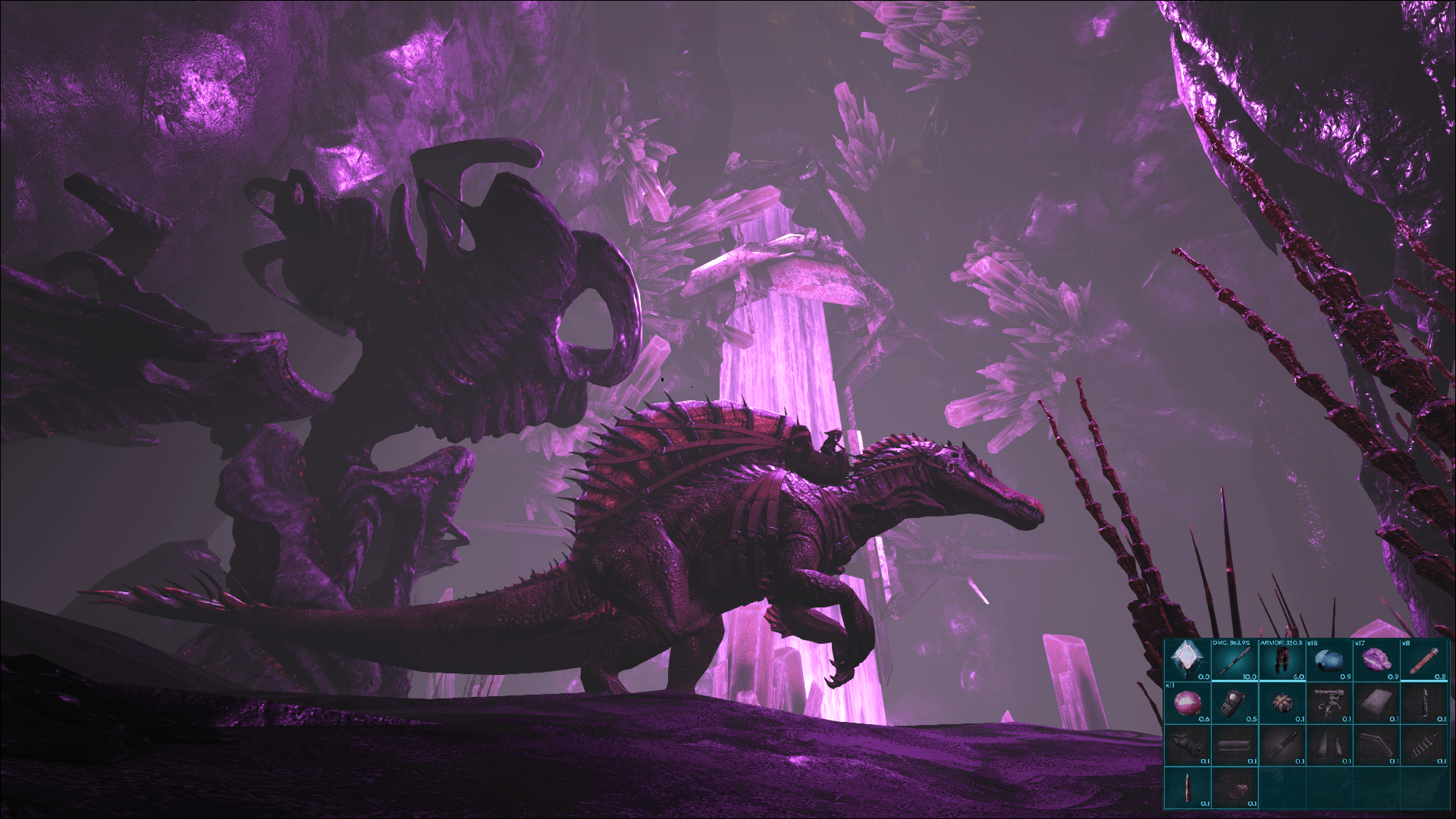Select the rifle bullet item slot

(1188, 789)
